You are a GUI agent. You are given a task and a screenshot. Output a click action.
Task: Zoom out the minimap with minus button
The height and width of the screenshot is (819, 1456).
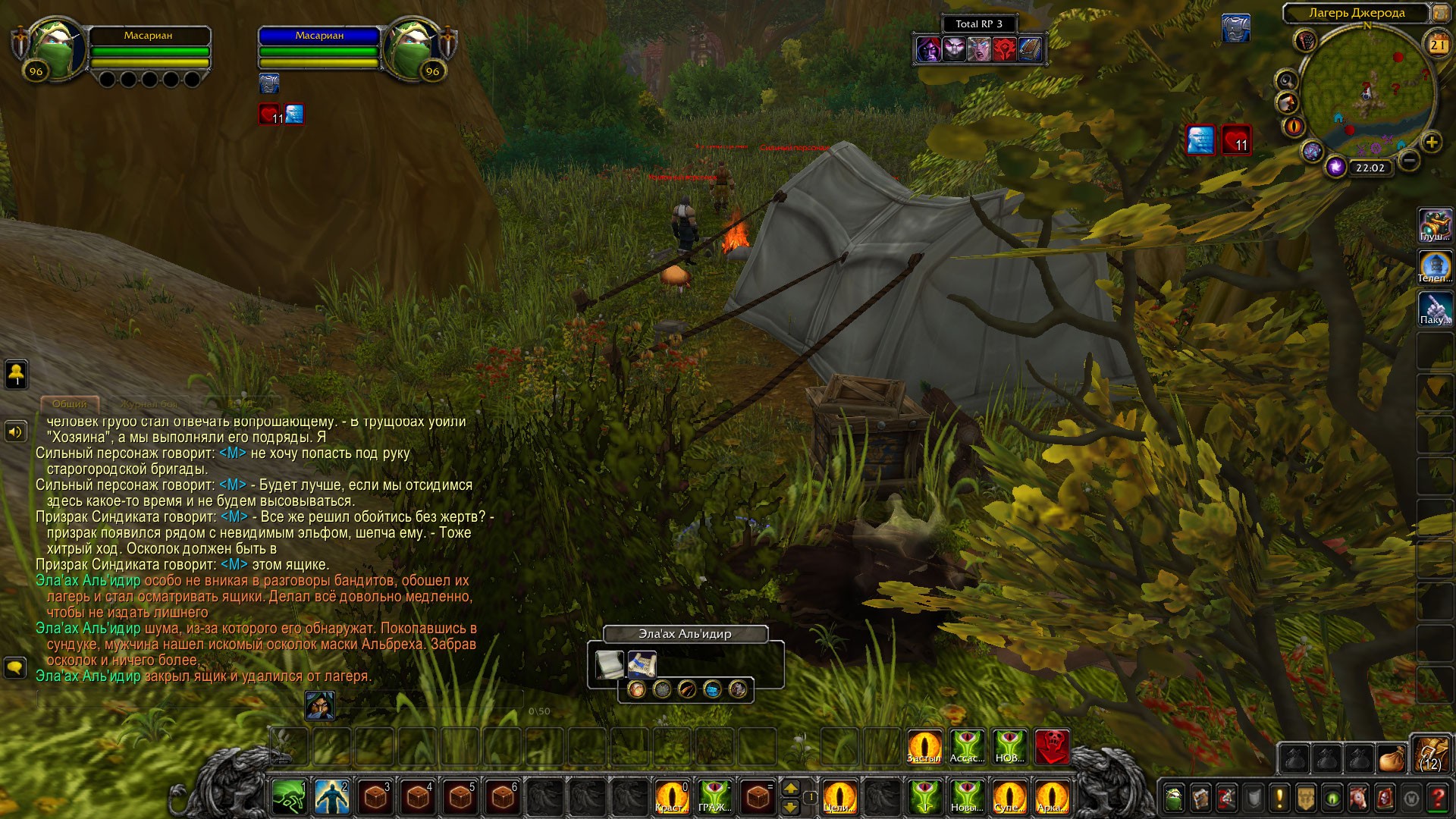1408,160
